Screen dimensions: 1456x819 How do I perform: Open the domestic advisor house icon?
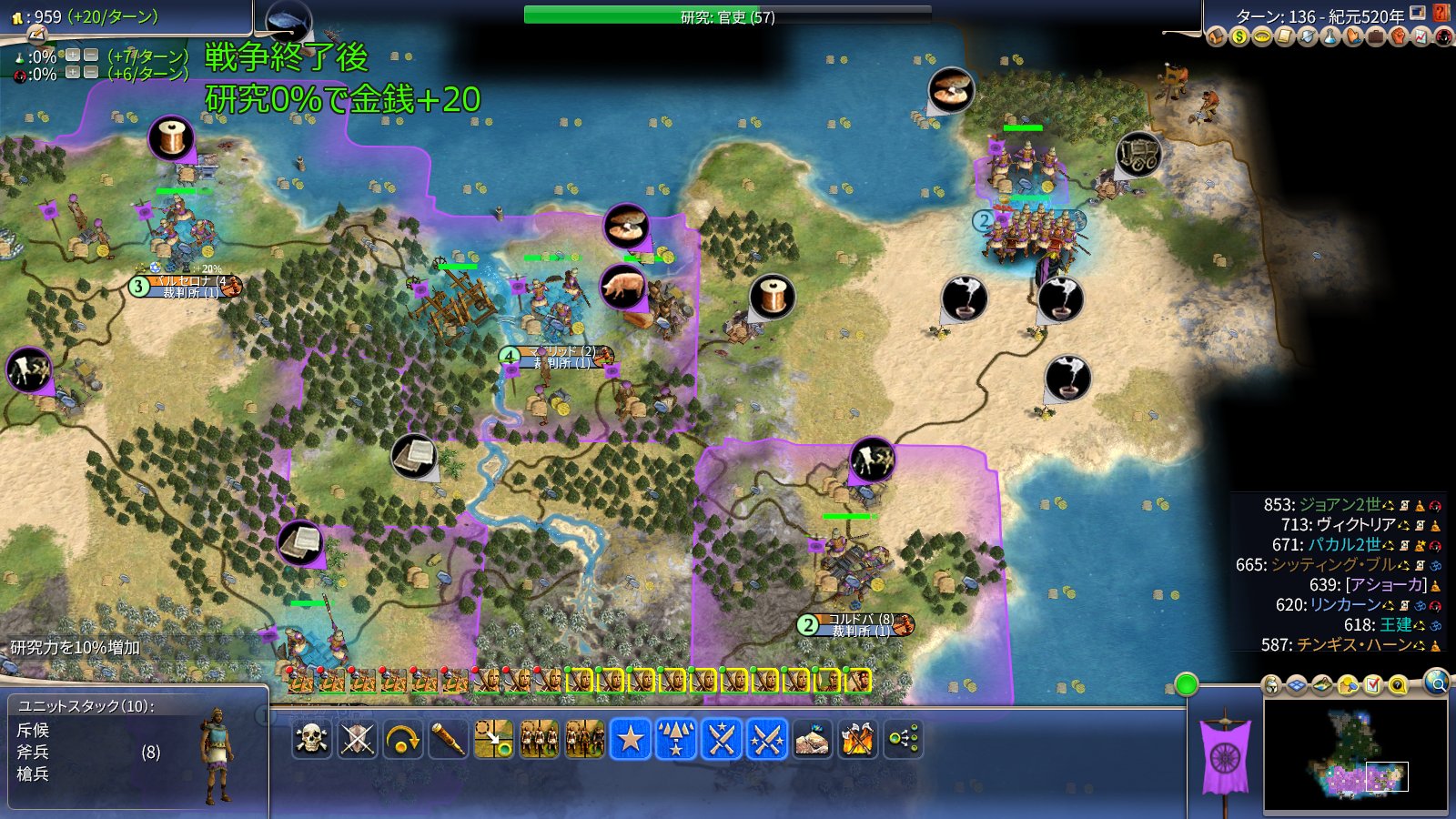point(1217,37)
